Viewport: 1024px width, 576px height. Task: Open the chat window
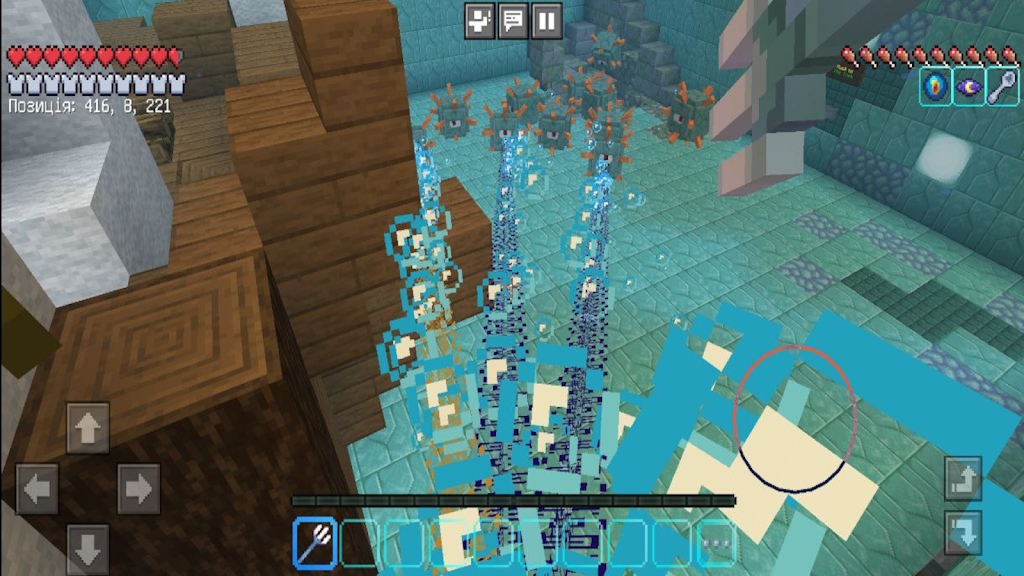(x=513, y=20)
